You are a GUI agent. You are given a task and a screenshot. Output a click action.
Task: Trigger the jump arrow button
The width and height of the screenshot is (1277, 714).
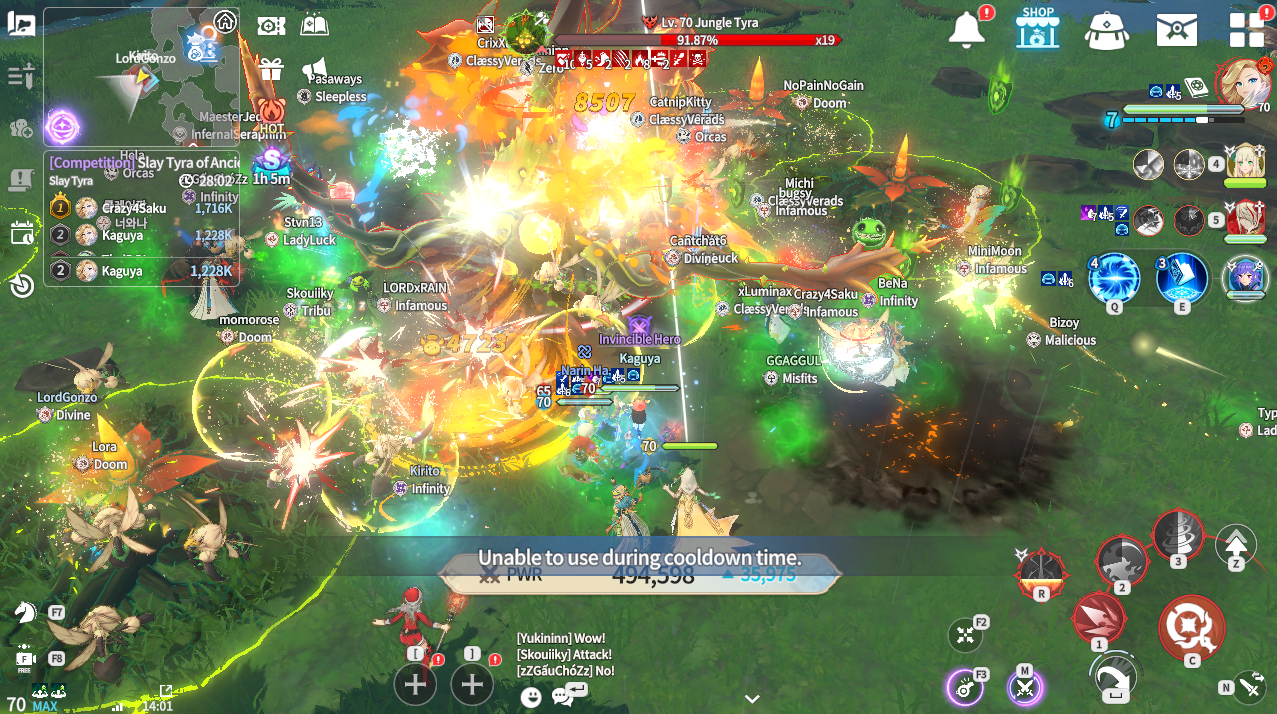[x=1236, y=545]
